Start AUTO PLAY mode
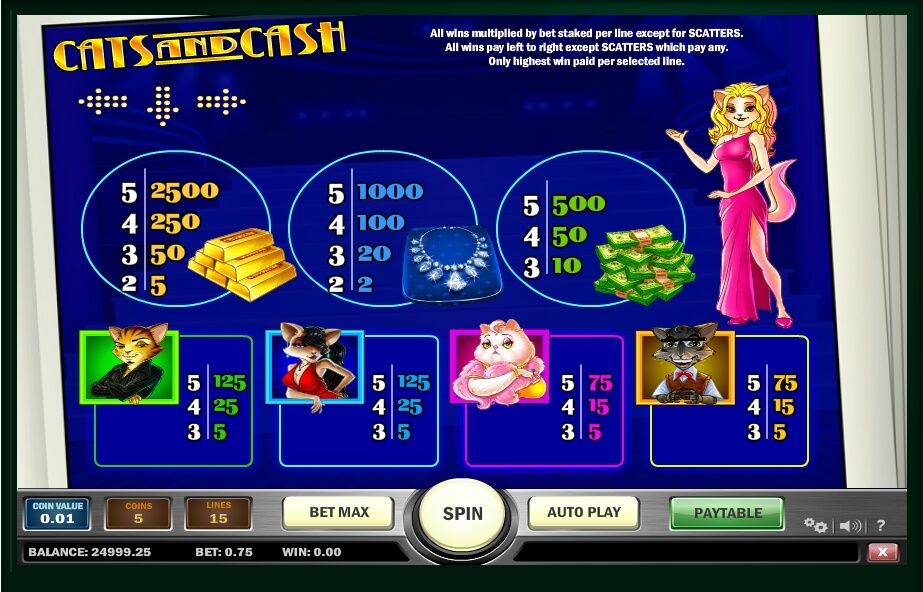 click(584, 512)
